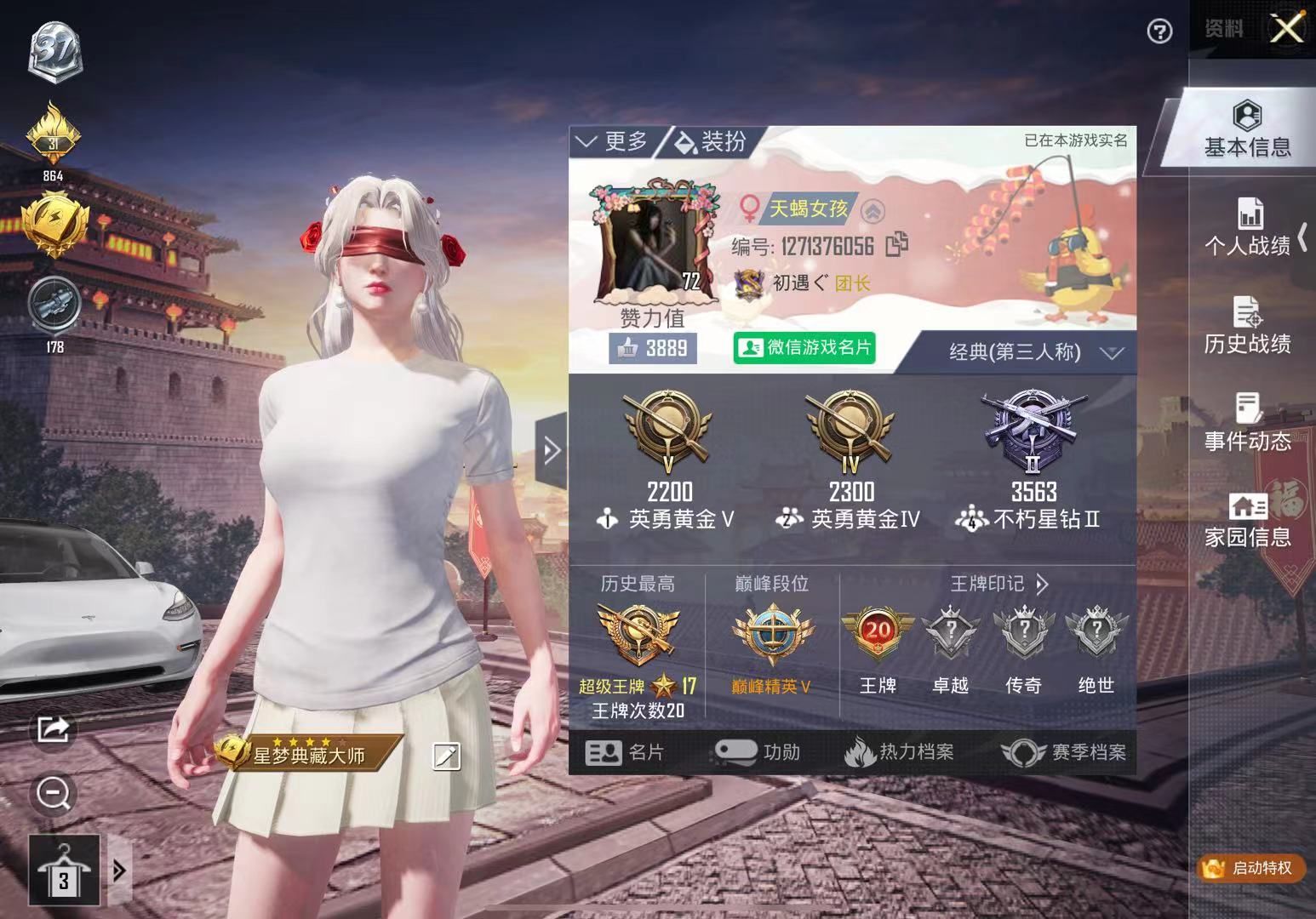Expand the 王牌印记 ace marks arrow
The width and height of the screenshot is (1316, 919).
1043,585
